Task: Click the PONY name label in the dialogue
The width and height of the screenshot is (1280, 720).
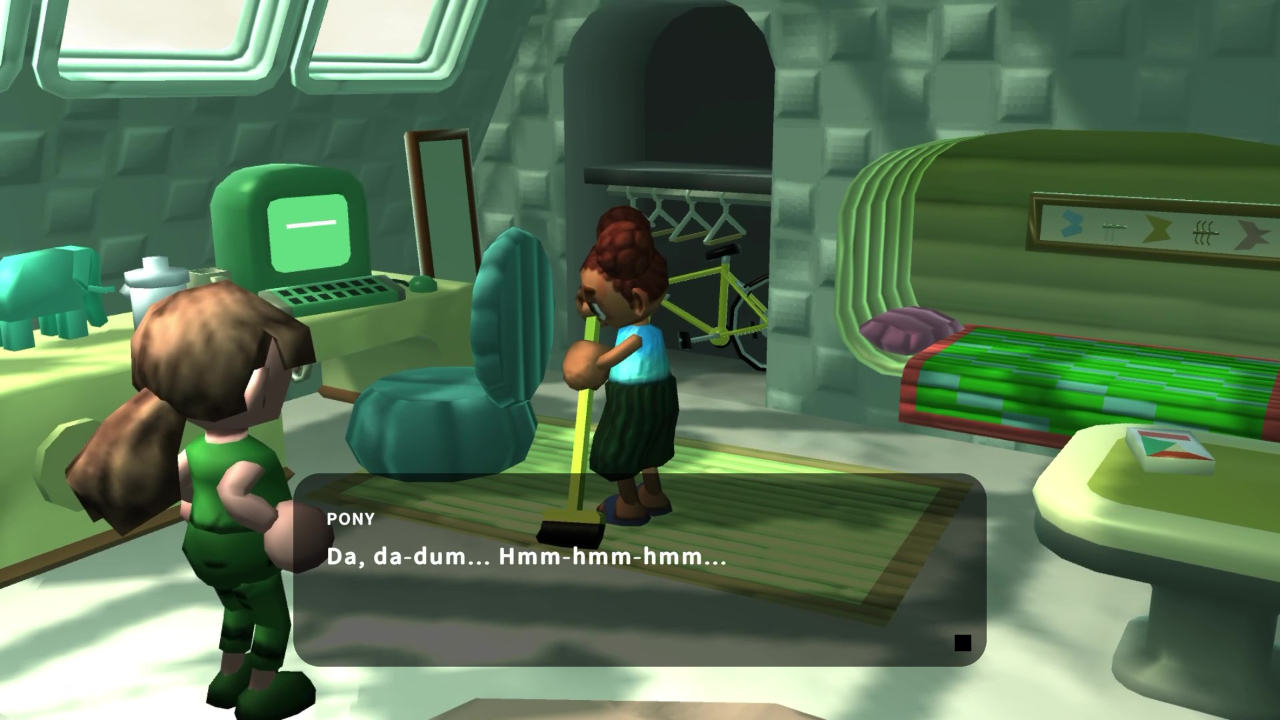Action: [x=350, y=519]
